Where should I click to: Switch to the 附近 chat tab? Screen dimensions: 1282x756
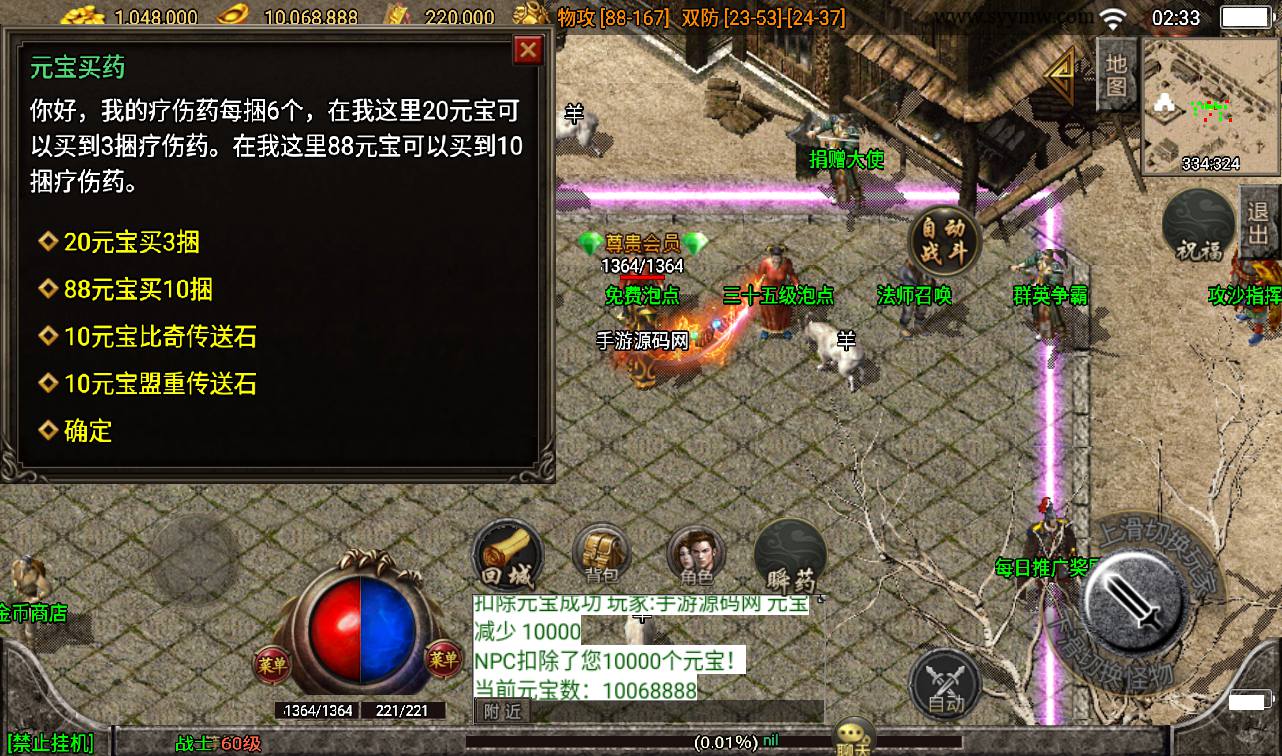pos(503,711)
